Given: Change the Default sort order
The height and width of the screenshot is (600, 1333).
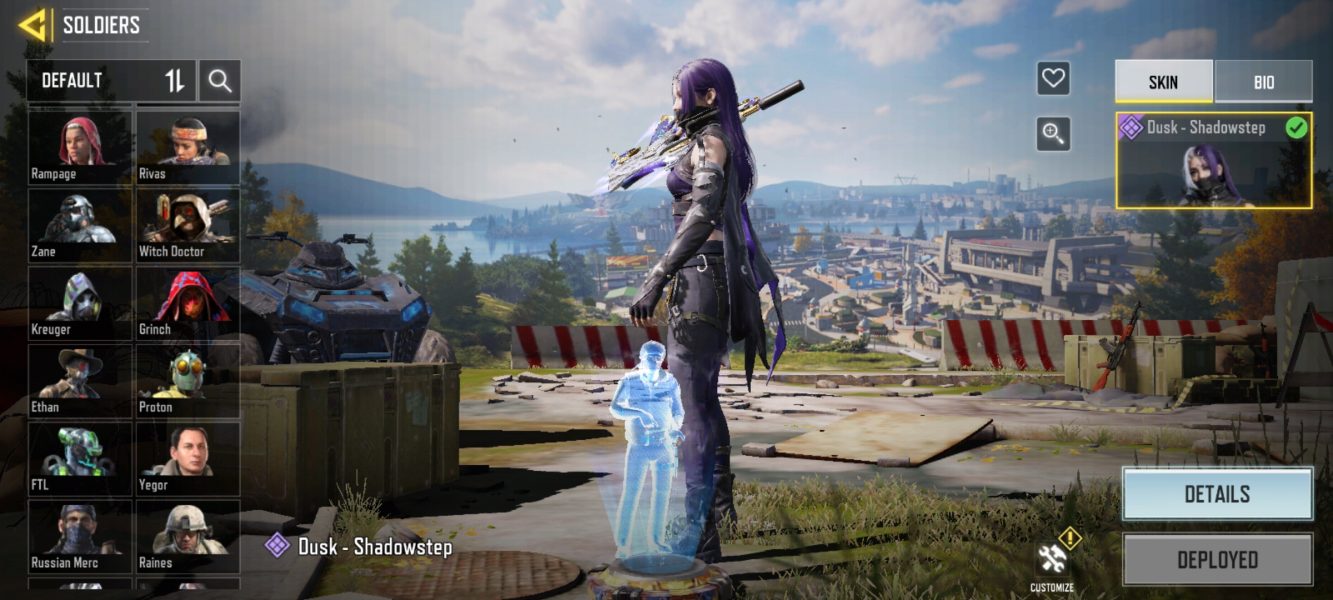Looking at the screenshot, I should pyautogui.click(x=175, y=81).
